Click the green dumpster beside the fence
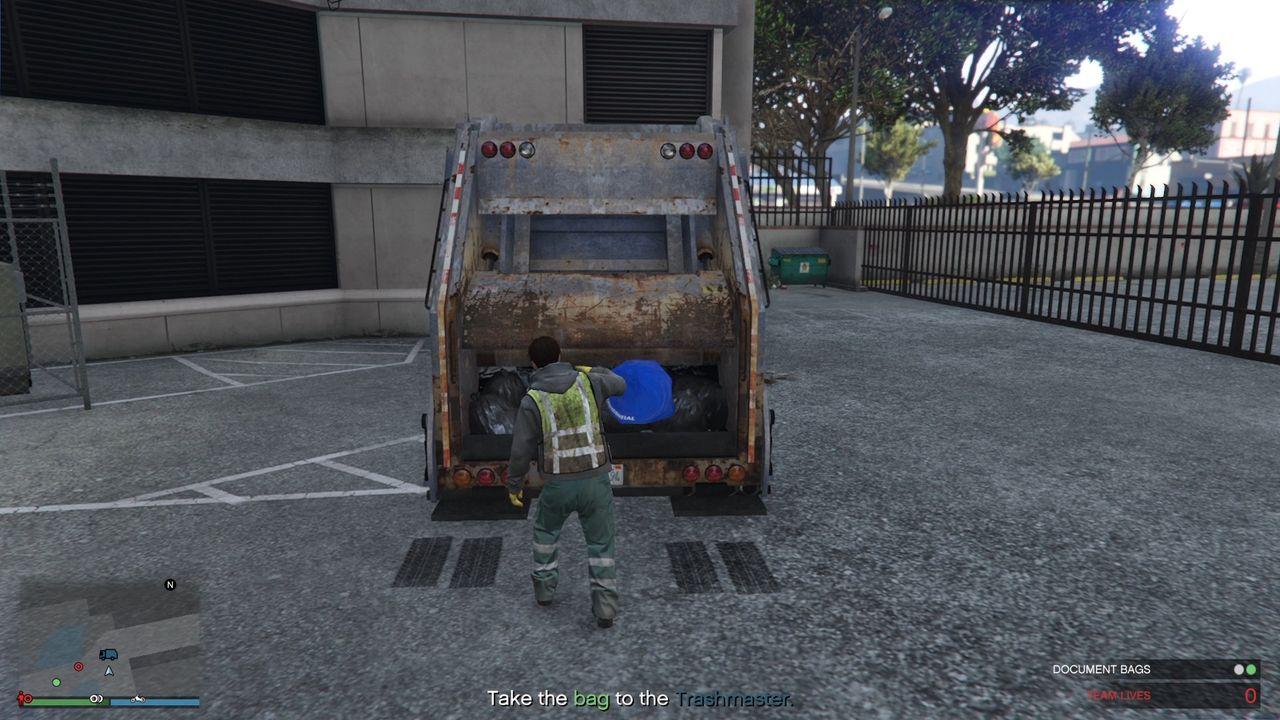The width and height of the screenshot is (1280, 720). click(800, 265)
